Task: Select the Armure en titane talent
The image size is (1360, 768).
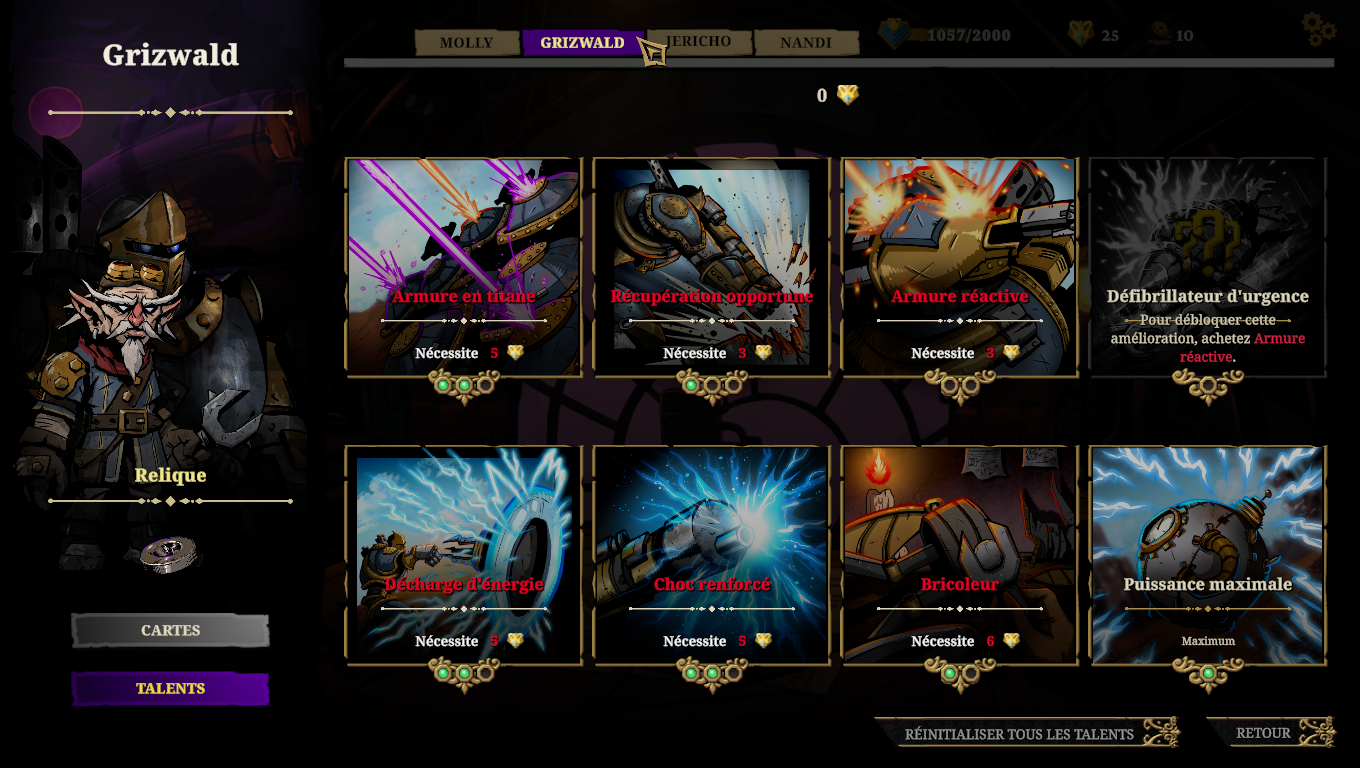Action: click(463, 267)
